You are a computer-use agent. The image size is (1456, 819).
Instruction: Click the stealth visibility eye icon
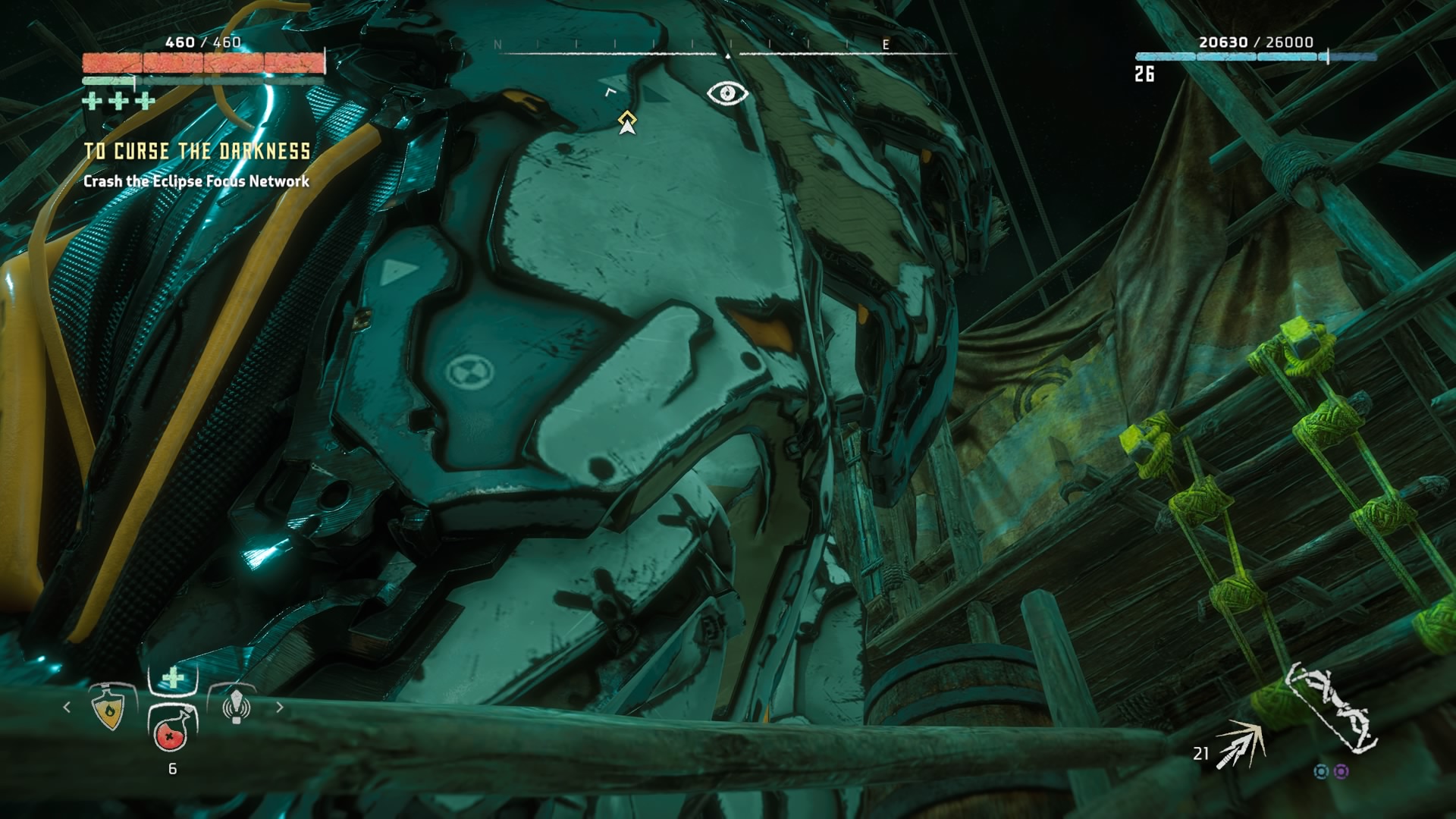click(727, 93)
